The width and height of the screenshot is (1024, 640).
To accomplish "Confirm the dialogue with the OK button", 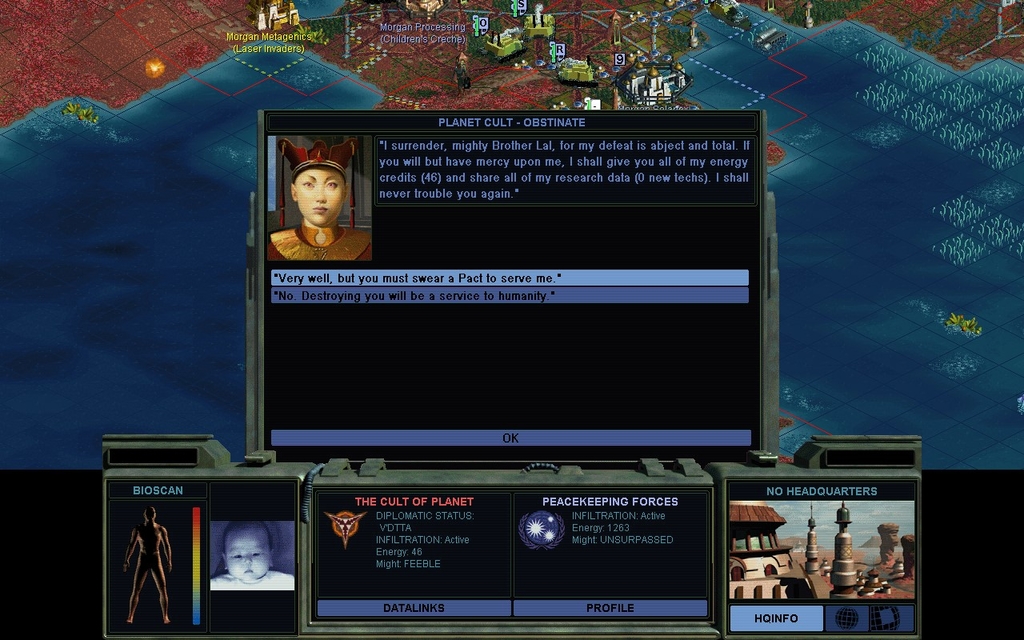I will coord(510,438).
